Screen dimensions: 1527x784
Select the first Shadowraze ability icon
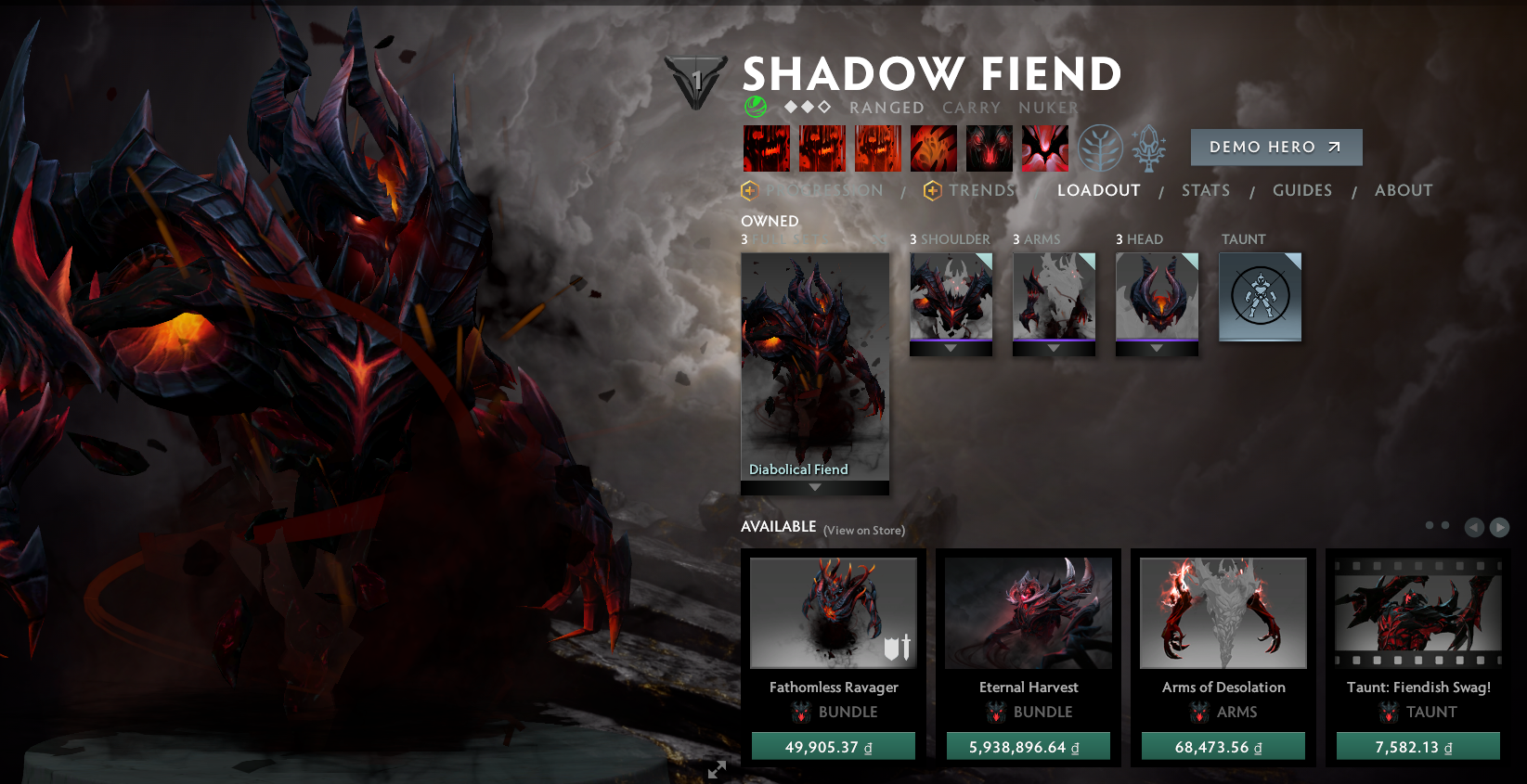pyautogui.click(x=767, y=148)
